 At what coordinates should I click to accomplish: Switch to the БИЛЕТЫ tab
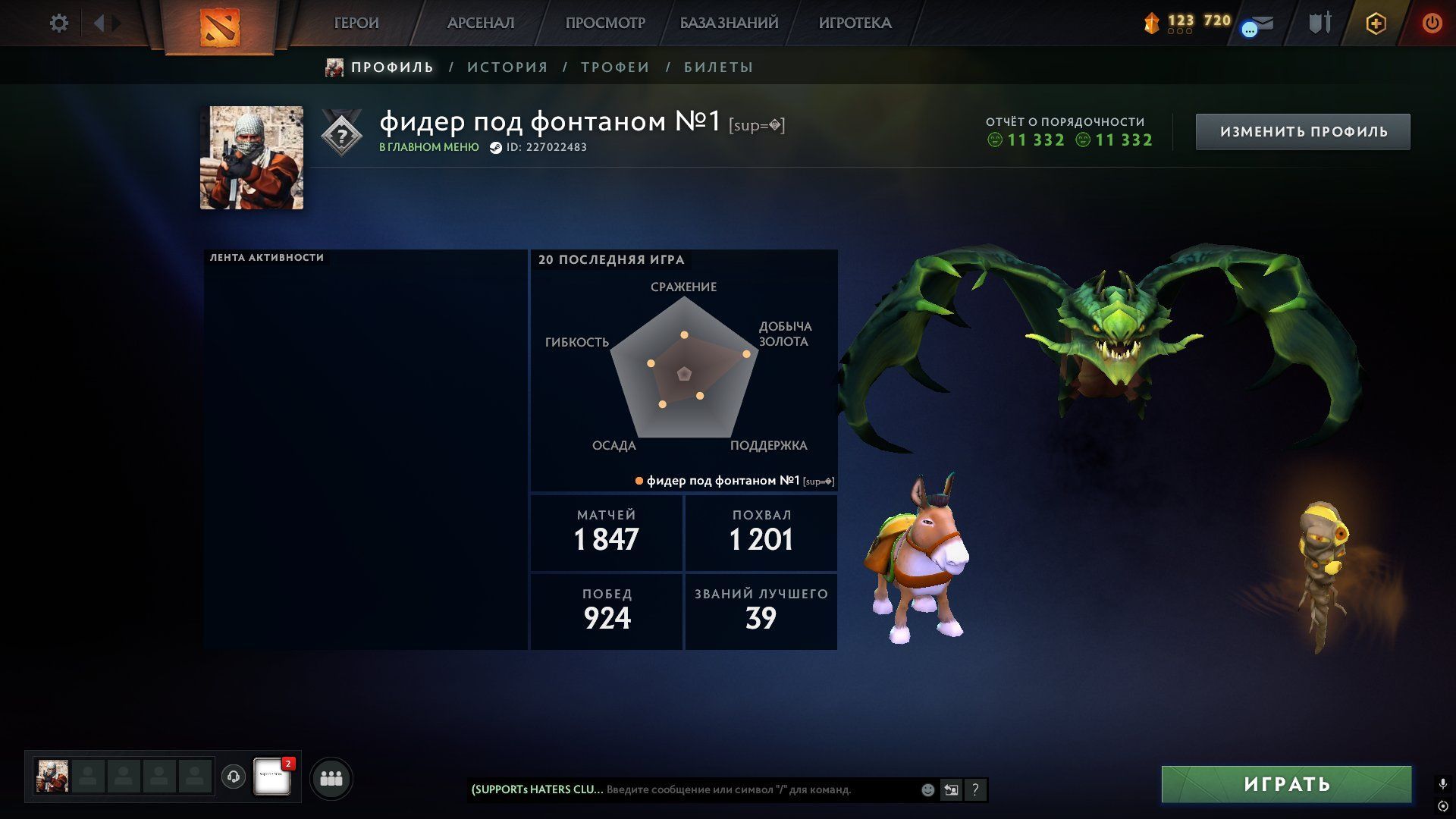click(718, 67)
